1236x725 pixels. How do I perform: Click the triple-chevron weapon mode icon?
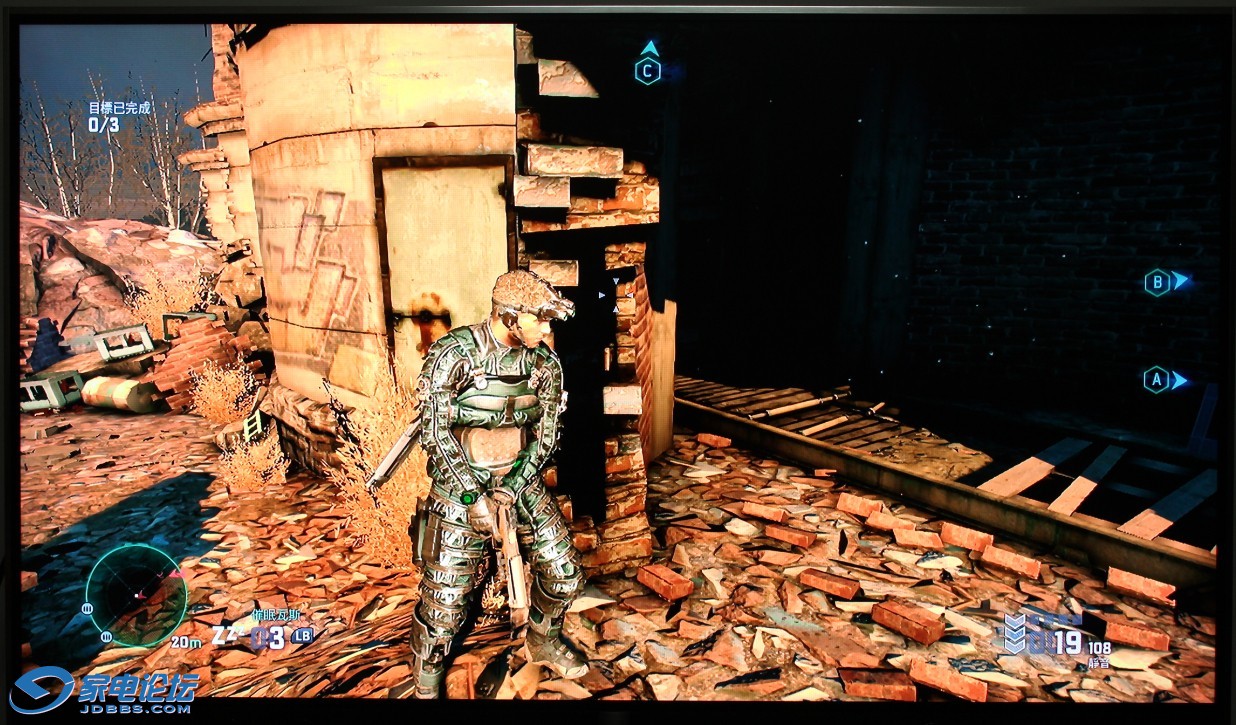tap(1015, 634)
